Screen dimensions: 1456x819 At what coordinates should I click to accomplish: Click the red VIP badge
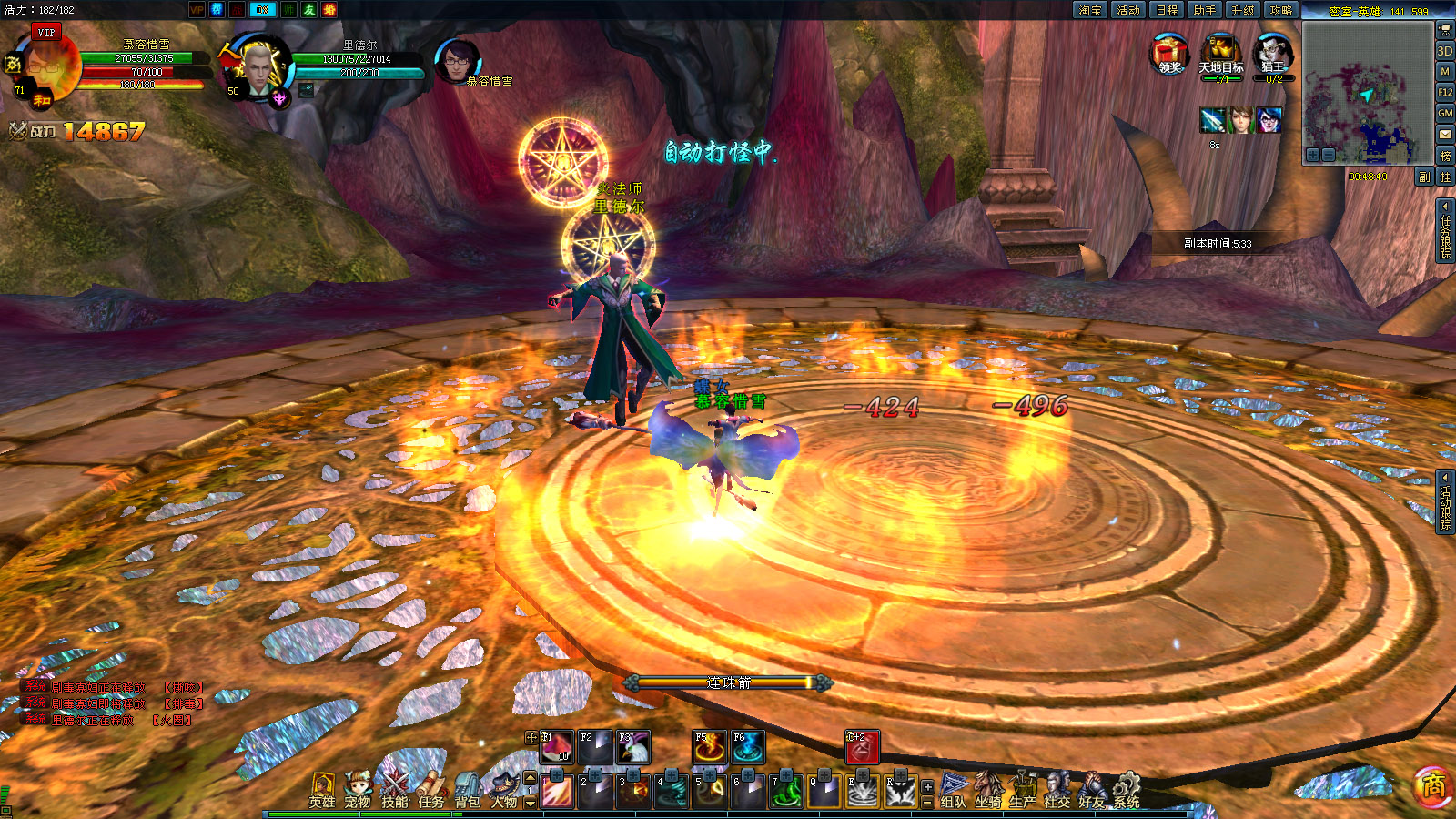pyautogui.click(x=46, y=33)
